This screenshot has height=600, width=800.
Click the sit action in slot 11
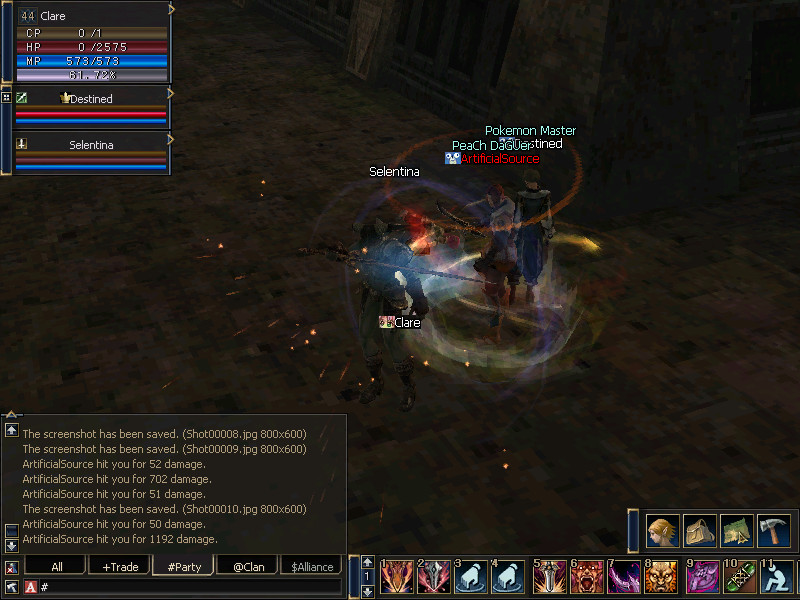(777, 577)
